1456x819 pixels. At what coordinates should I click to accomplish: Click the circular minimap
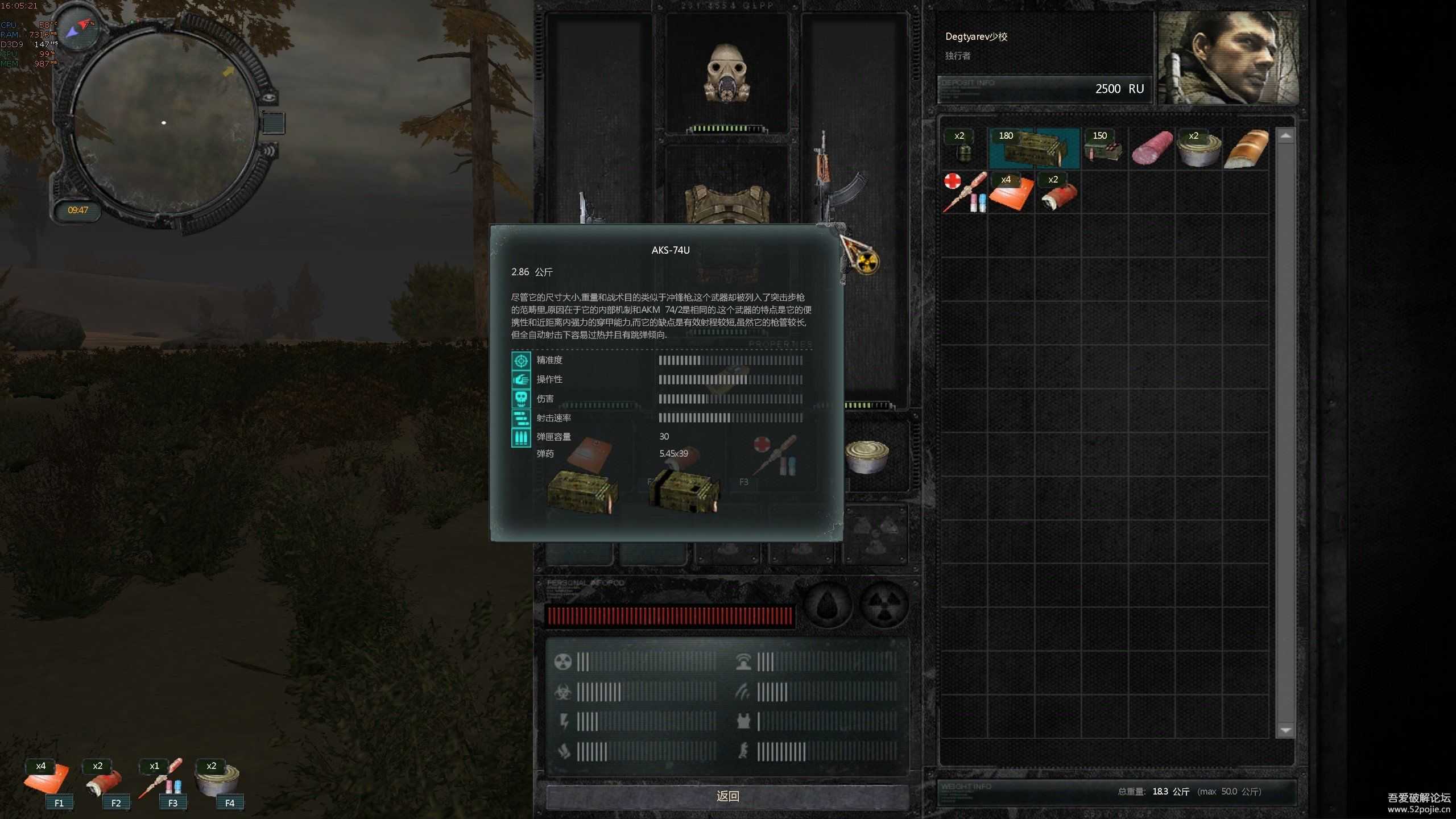[164, 123]
